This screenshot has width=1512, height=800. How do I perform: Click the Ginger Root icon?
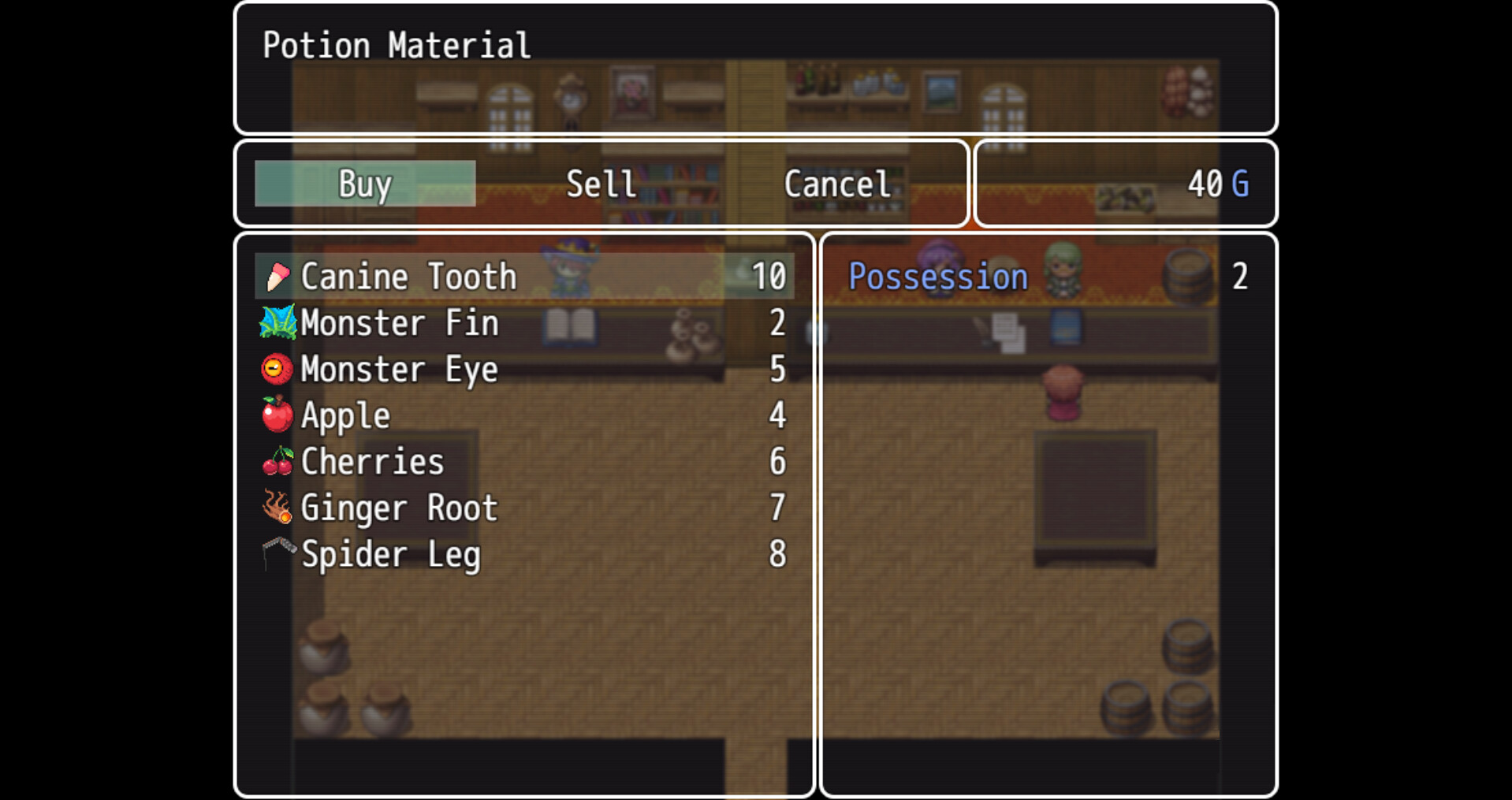coord(276,508)
